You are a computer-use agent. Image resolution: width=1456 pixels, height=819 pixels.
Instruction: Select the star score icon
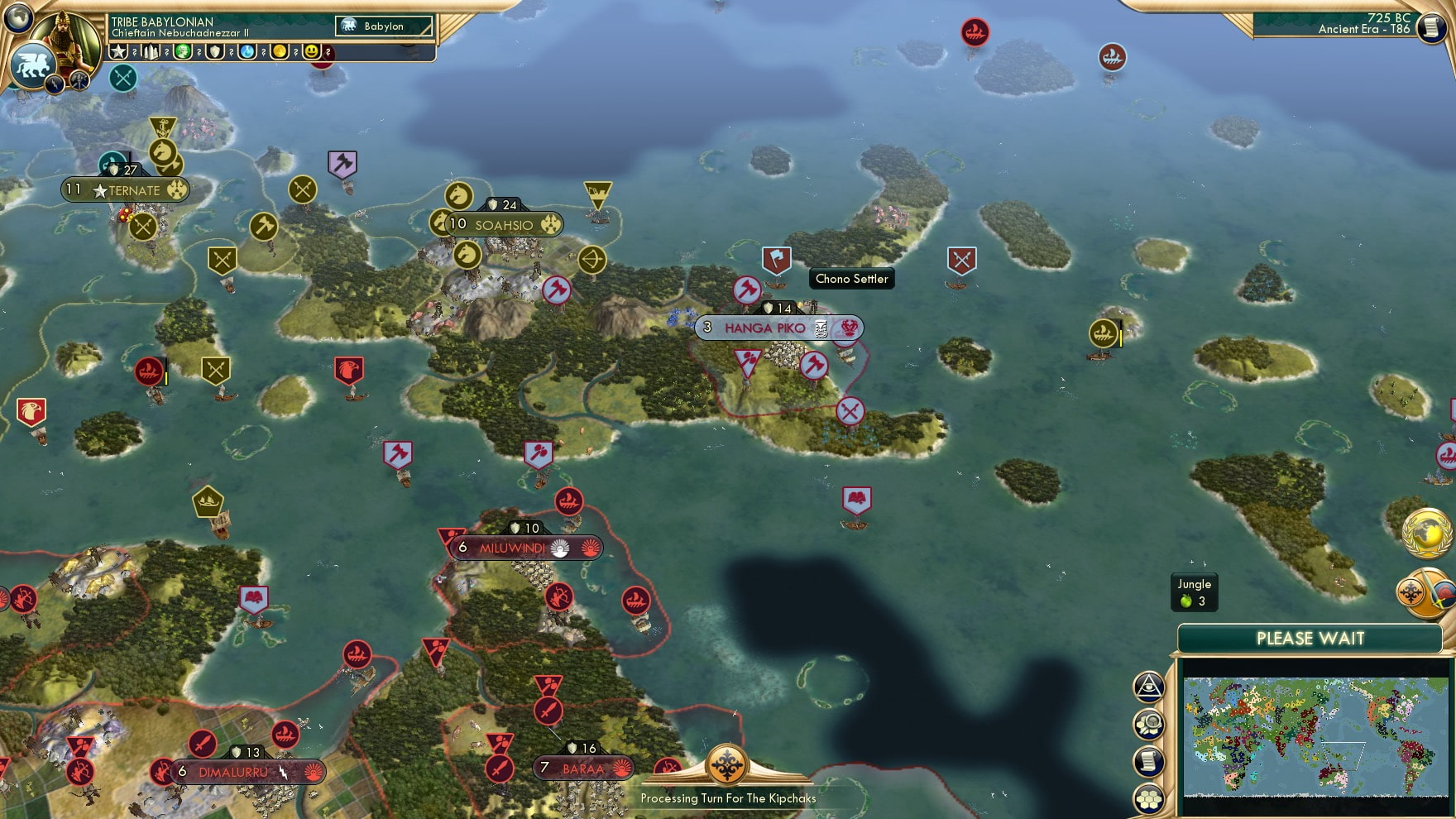point(118,52)
